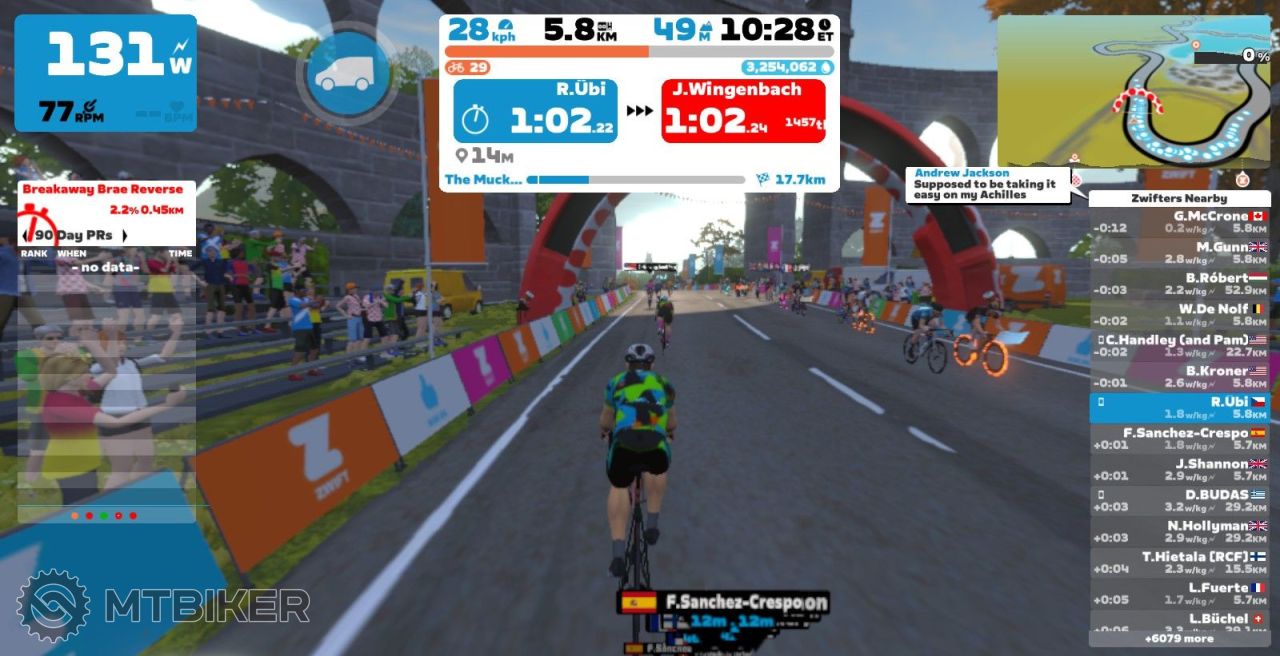Choose rider M.Gunn from nearby list

click(x=1179, y=253)
